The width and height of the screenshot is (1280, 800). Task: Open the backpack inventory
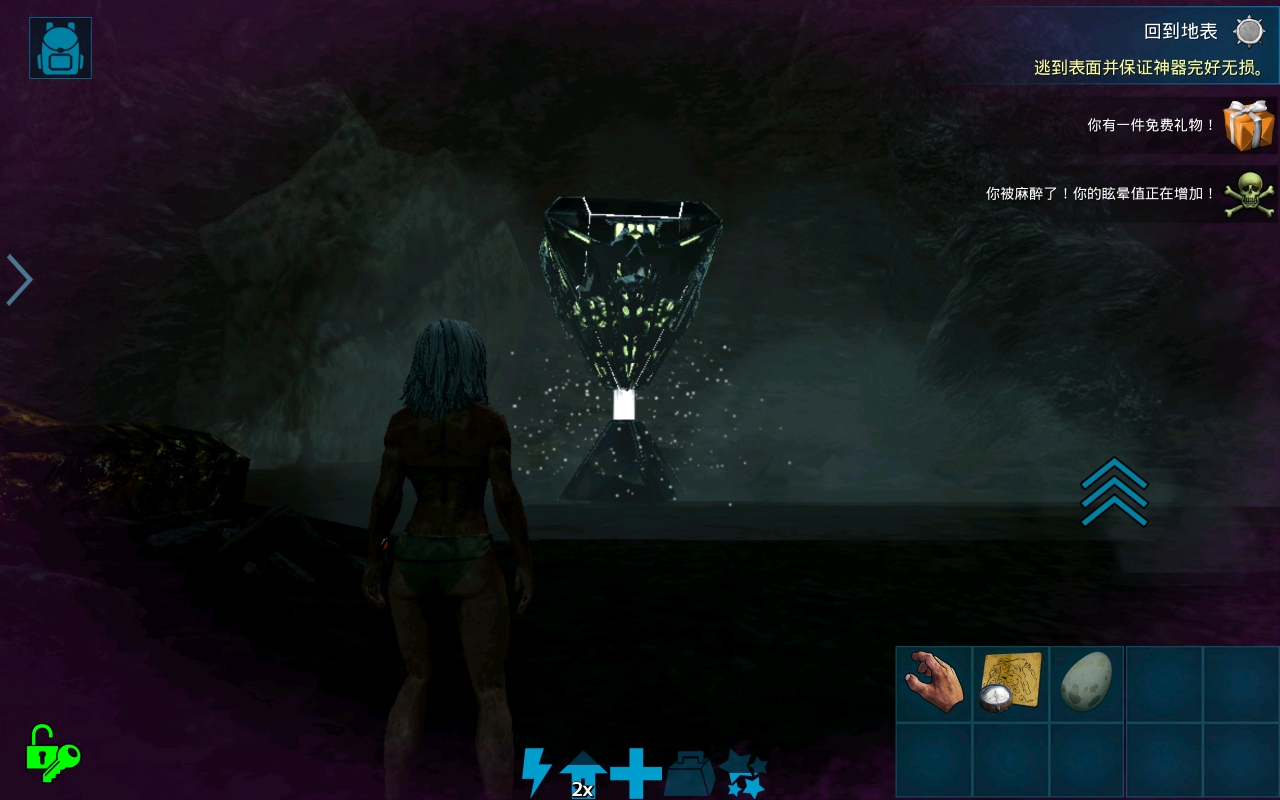[60, 48]
